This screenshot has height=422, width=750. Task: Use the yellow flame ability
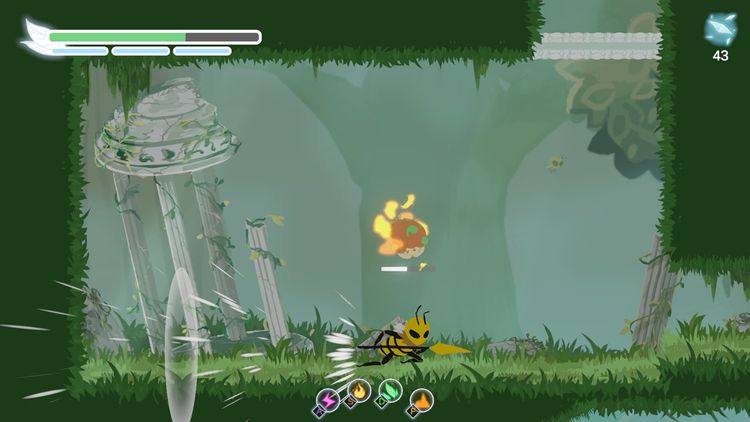coord(360,391)
